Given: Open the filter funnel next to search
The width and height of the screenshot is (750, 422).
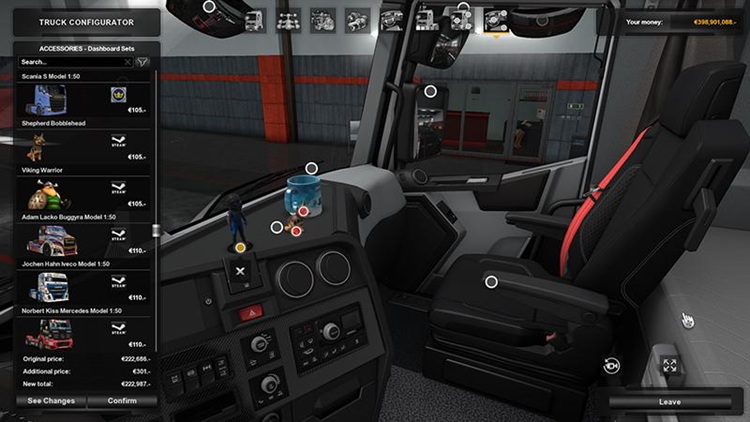Looking at the screenshot, I should click(143, 62).
